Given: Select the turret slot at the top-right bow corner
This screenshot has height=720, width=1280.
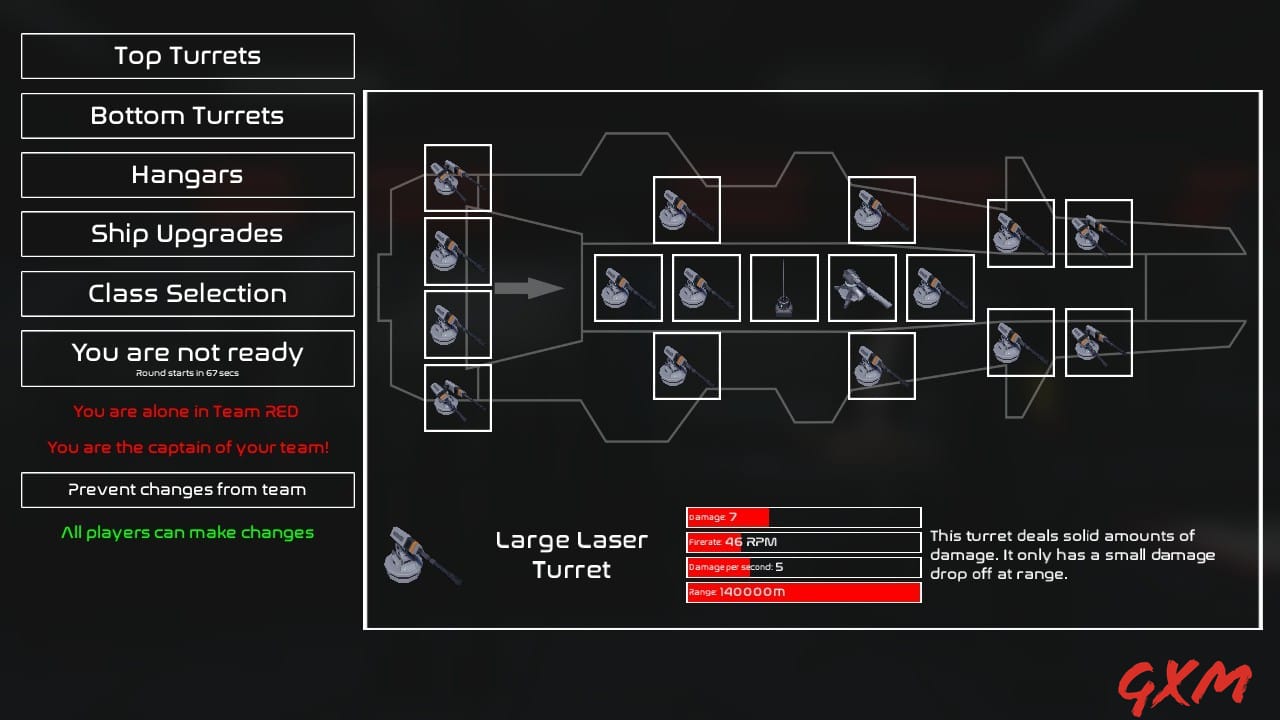Looking at the screenshot, I should pyautogui.click(x=1098, y=232).
